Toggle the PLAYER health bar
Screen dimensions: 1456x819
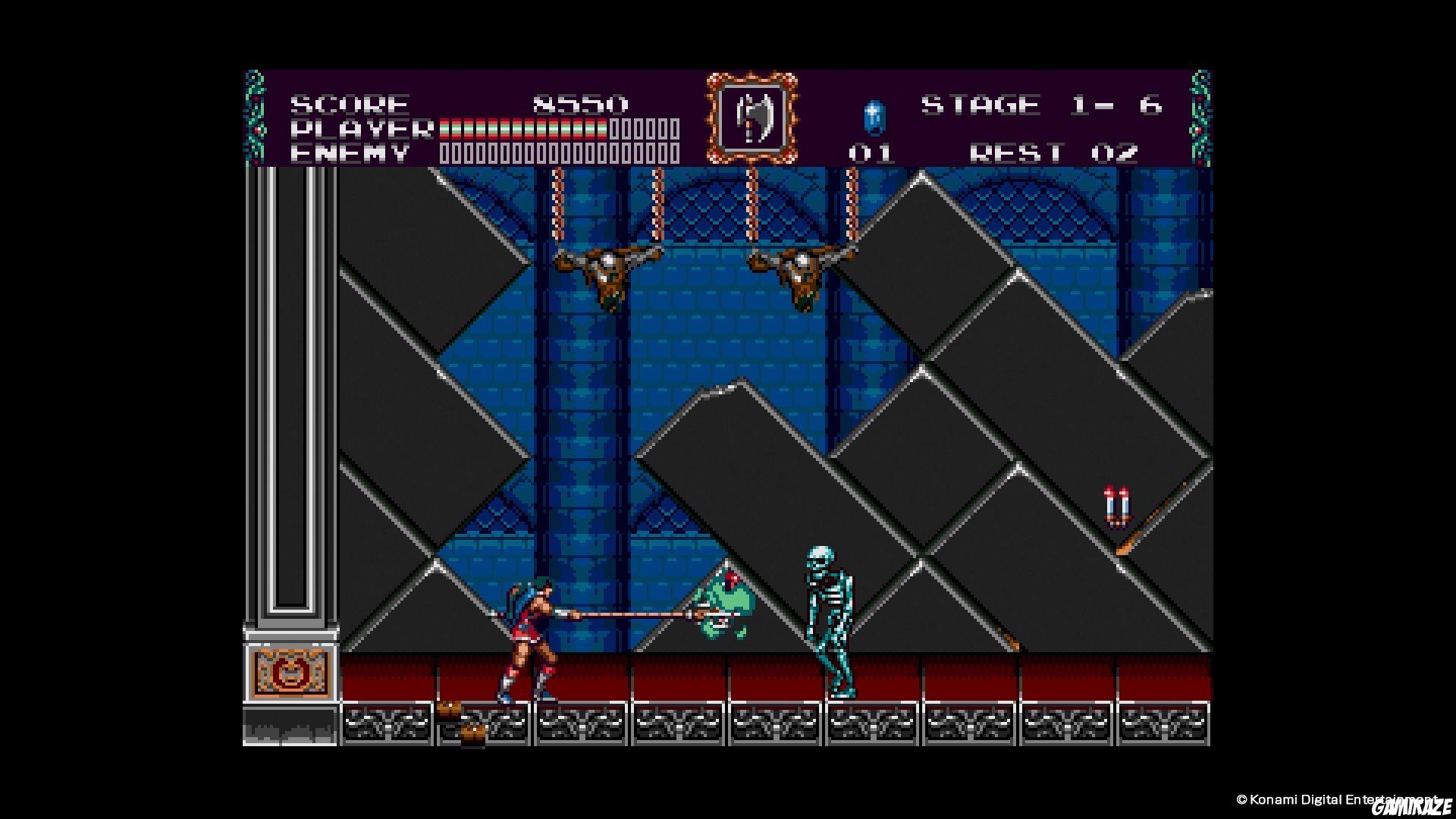point(523,128)
